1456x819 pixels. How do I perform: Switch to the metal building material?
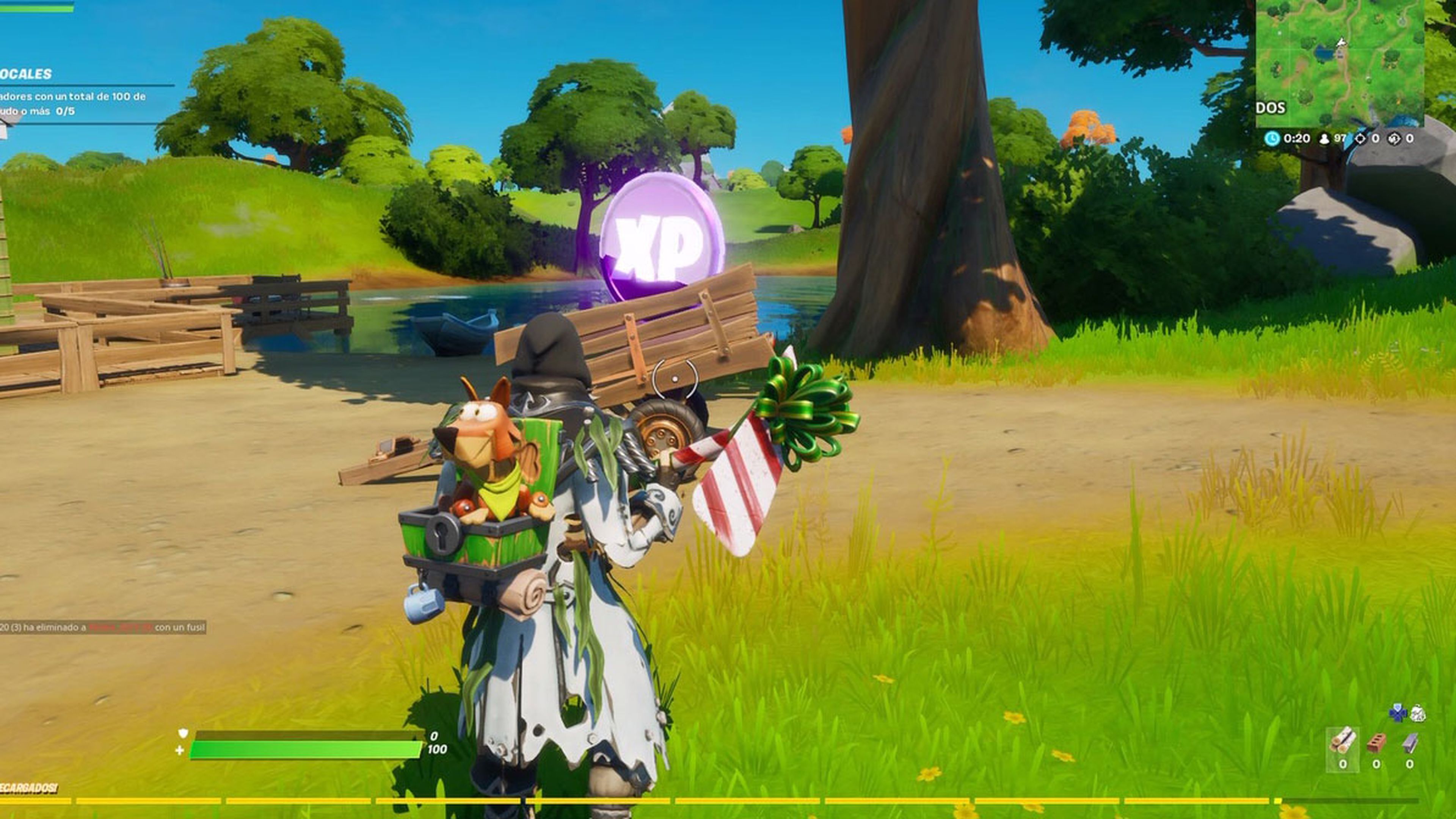1410,742
